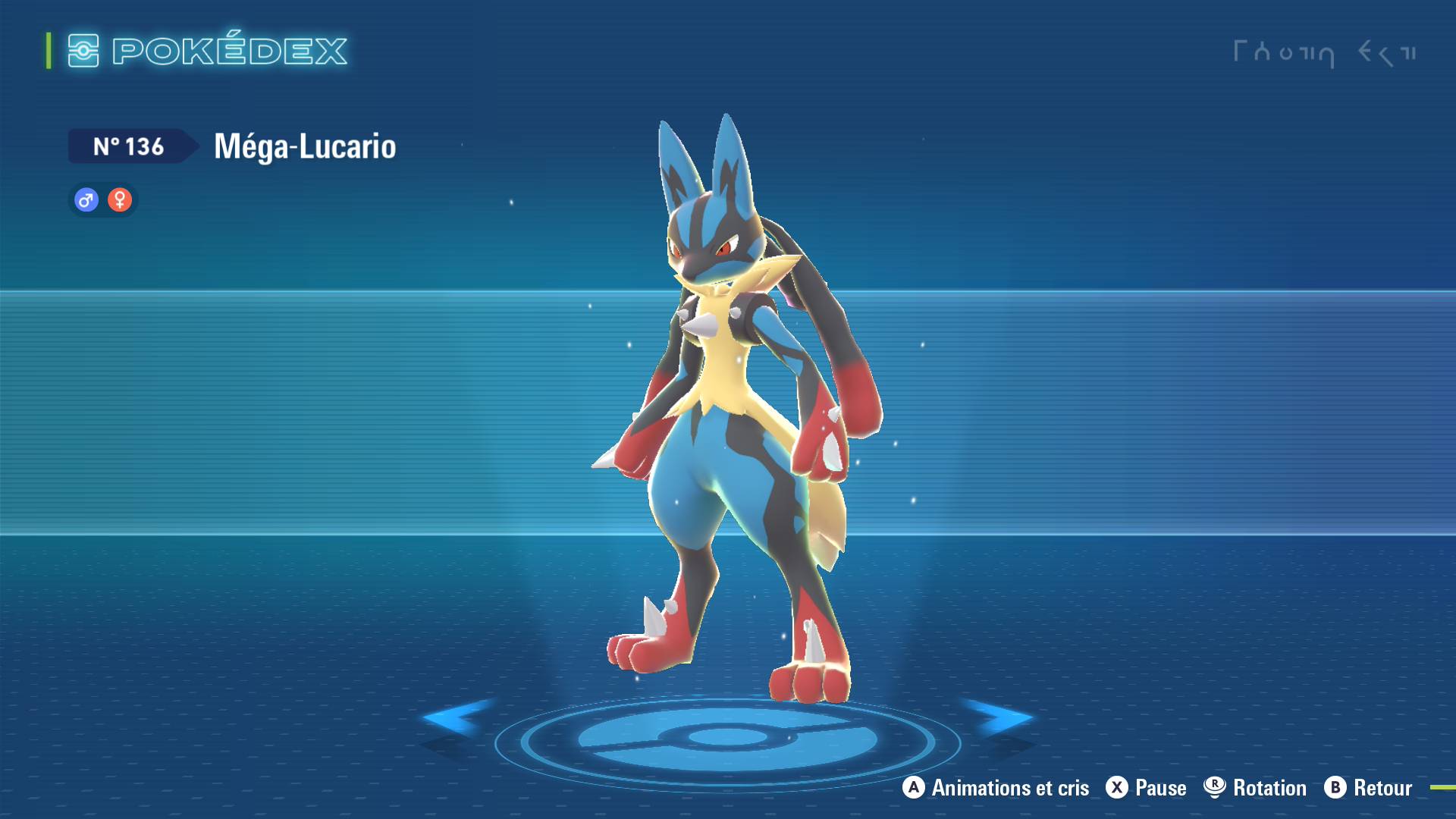Select the N° 136 entry badge
Viewport: 1456px width, 819px height.
pos(127,146)
